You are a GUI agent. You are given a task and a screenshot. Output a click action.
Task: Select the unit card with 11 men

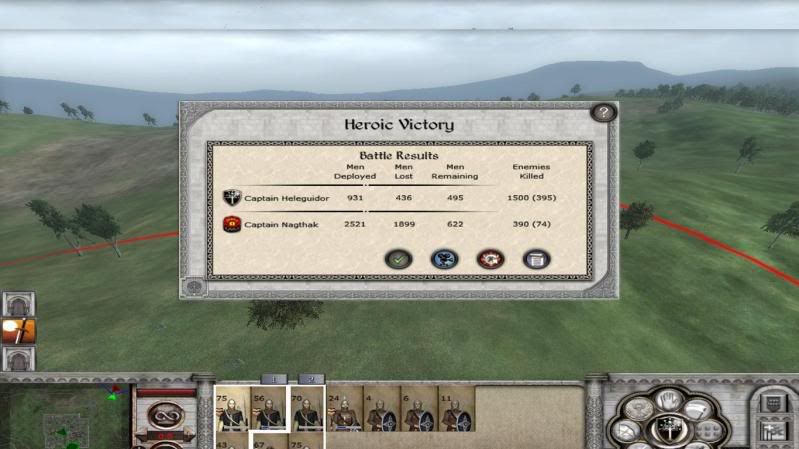[456, 410]
